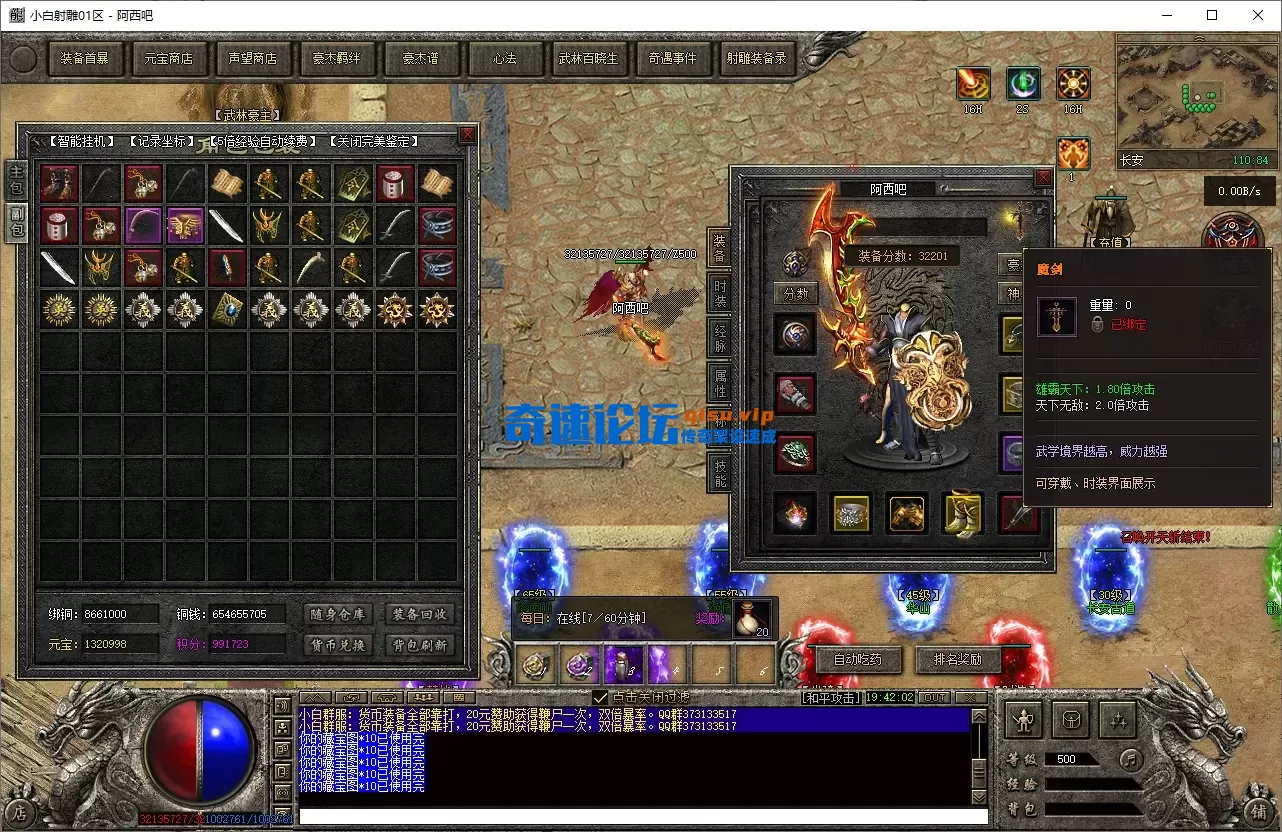The width and height of the screenshot is (1282, 832).
Task: Toggle the 点击关闭过滤 checkbox
Action: [600, 697]
